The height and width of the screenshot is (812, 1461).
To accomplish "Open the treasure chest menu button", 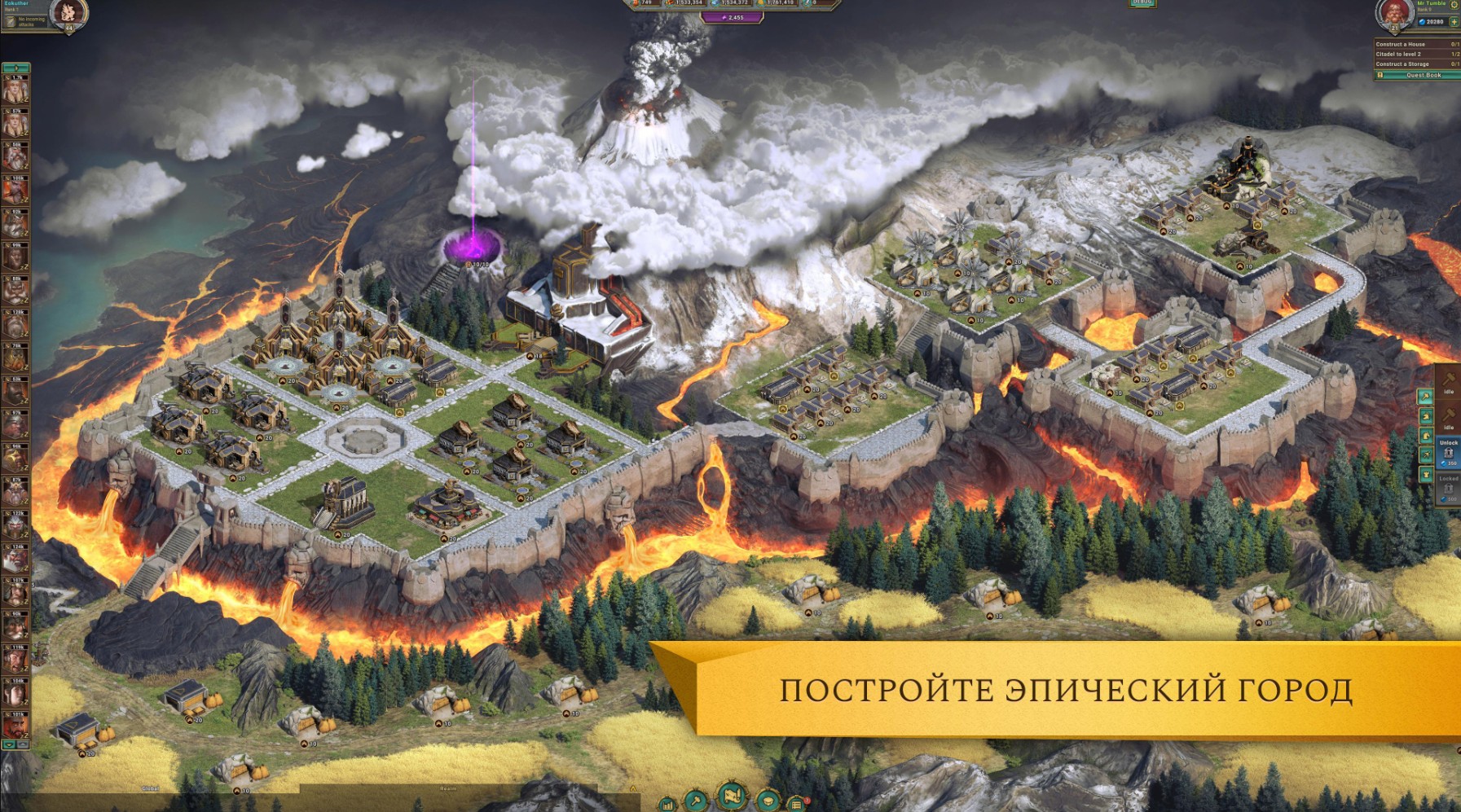I will click(768, 801).
